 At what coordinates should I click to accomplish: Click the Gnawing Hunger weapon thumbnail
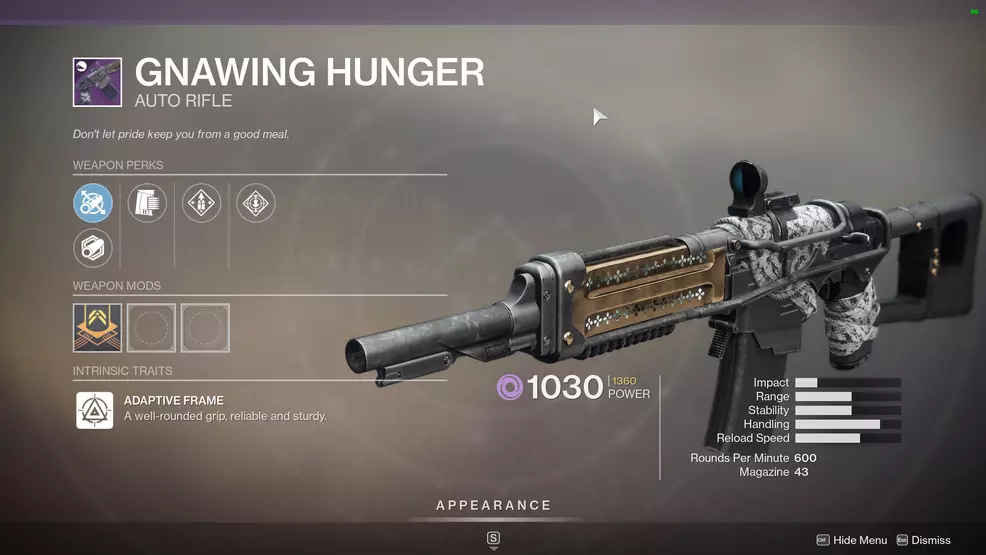click(97, 82)
